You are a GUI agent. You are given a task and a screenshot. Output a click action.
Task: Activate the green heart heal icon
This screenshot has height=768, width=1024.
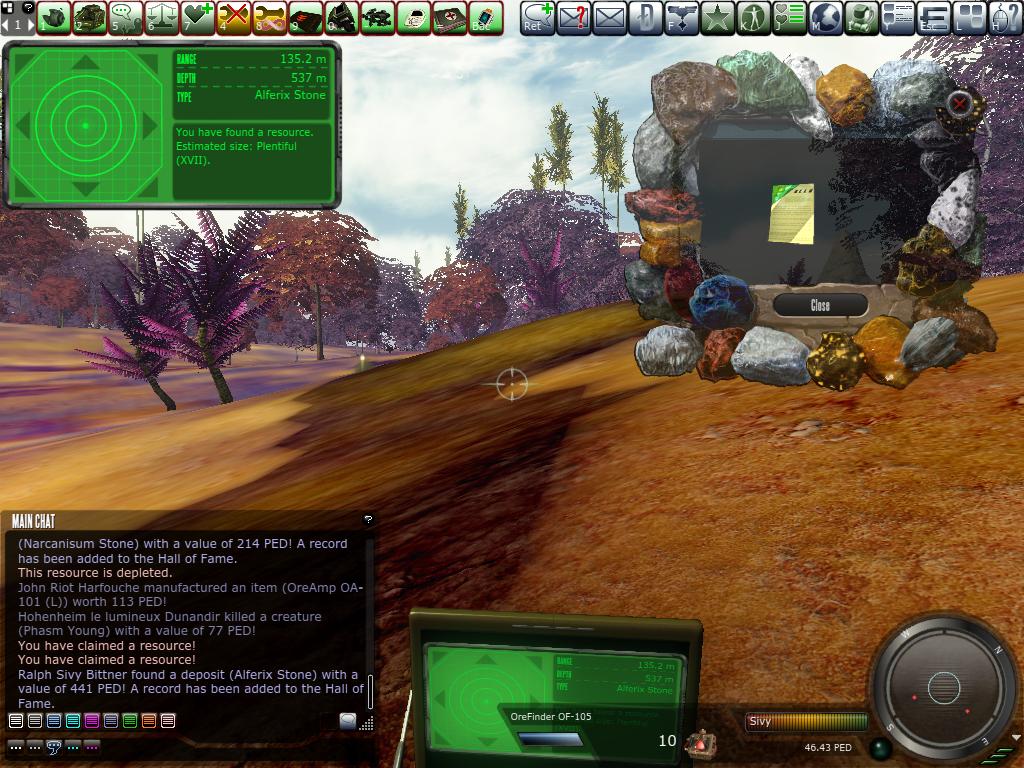[197, 17]
